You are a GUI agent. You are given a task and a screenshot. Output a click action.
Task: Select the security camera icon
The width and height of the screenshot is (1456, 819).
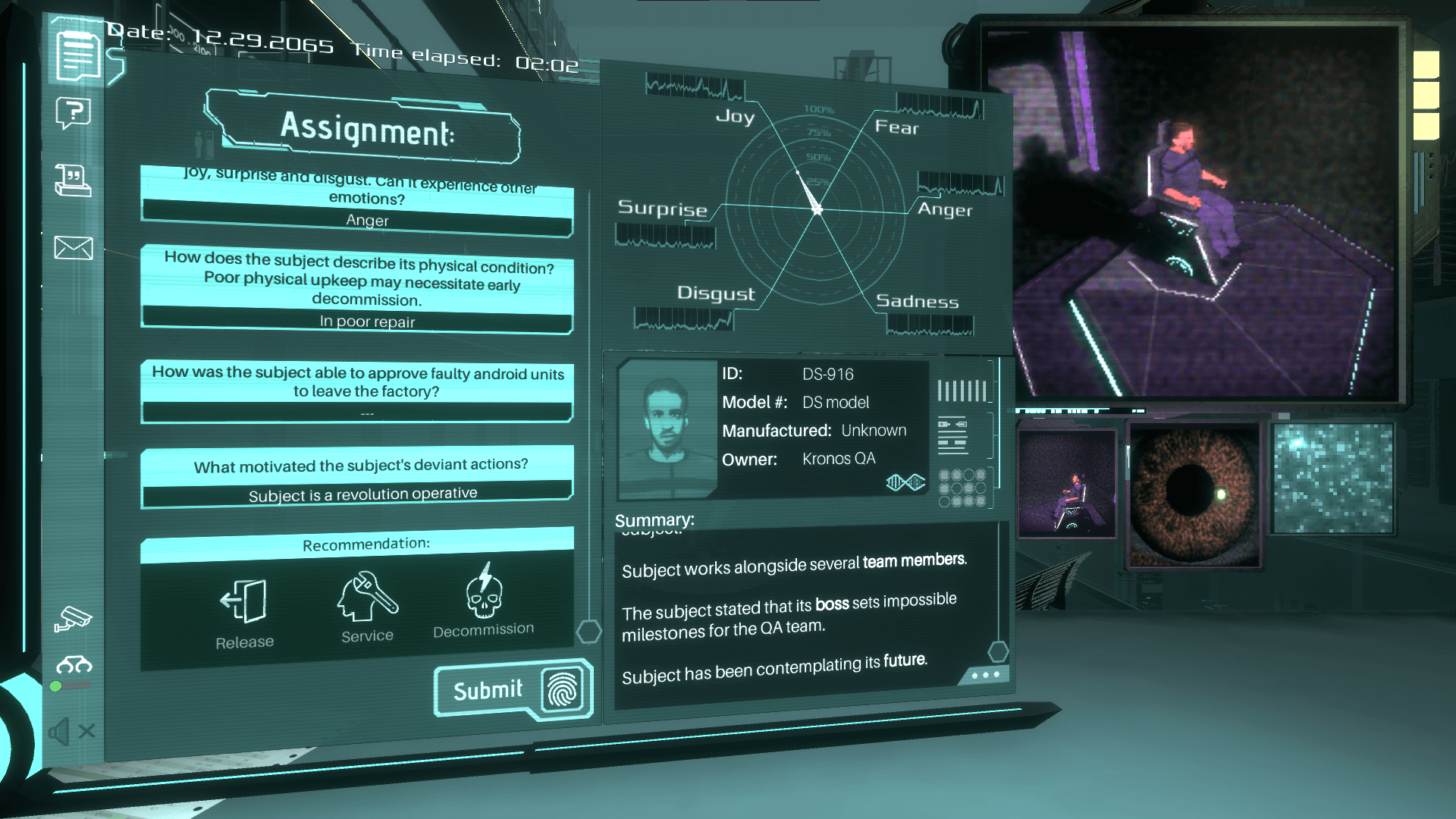pos(73,618)
